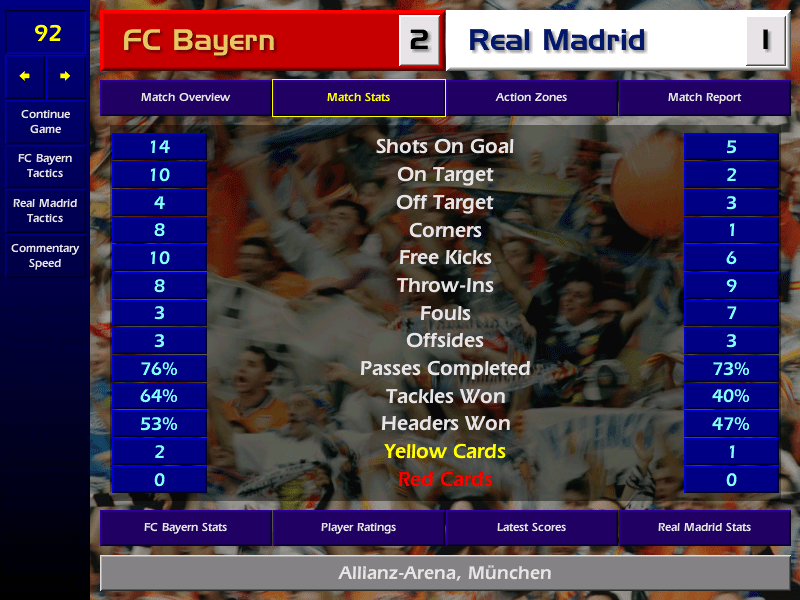Select the Match Stats tab
This screenshot has height=600, width=800.
point(358,98)
